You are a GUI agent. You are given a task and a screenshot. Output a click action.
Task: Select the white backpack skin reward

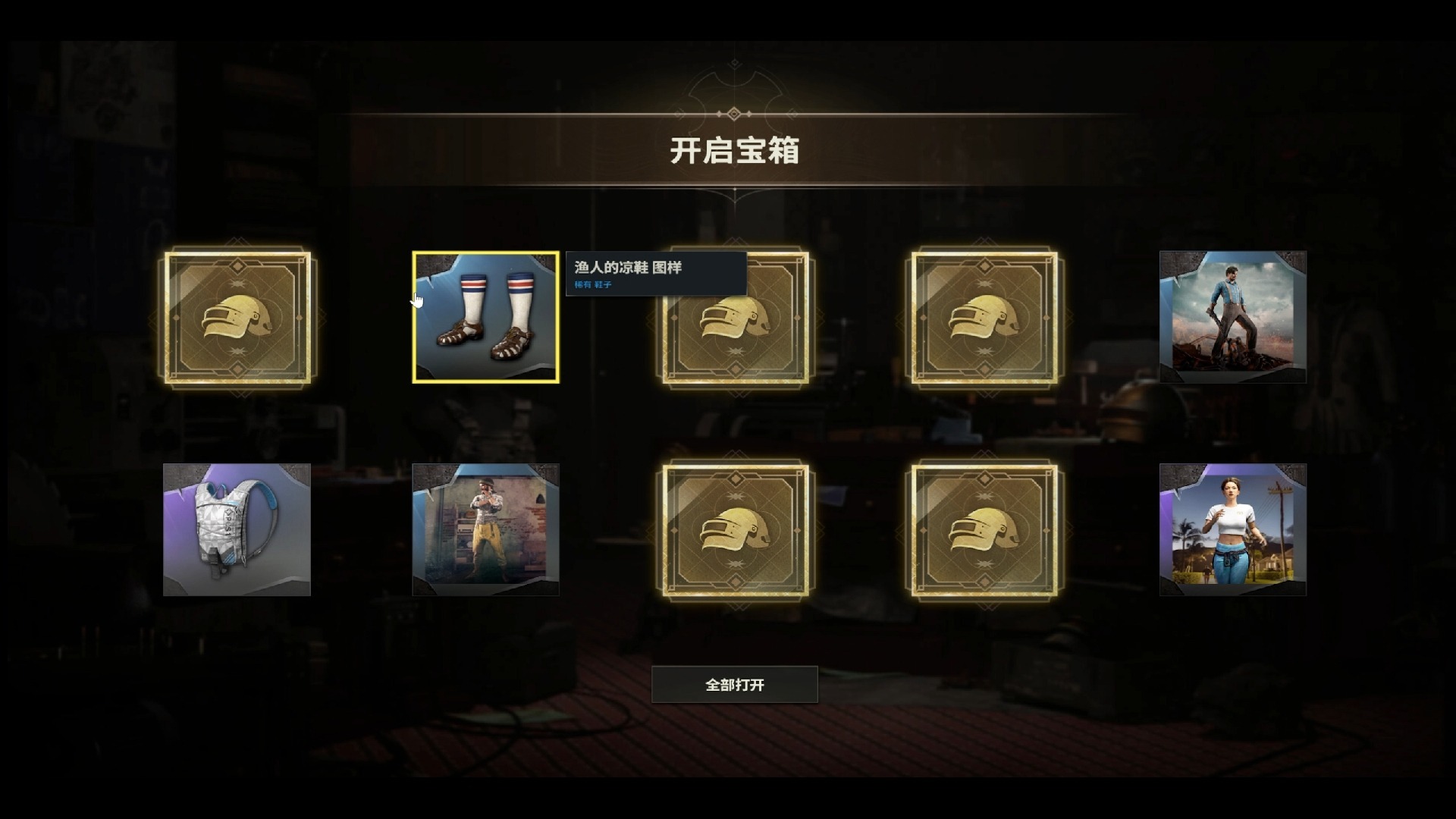[x=235, y=529]
